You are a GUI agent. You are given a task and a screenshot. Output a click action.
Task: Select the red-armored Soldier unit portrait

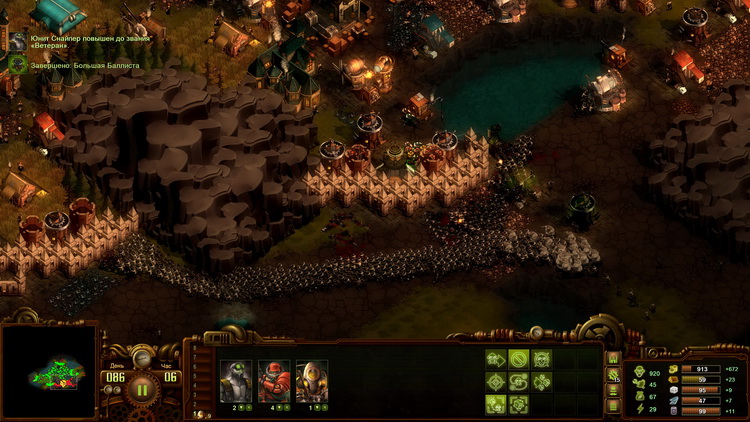[273, 381]
